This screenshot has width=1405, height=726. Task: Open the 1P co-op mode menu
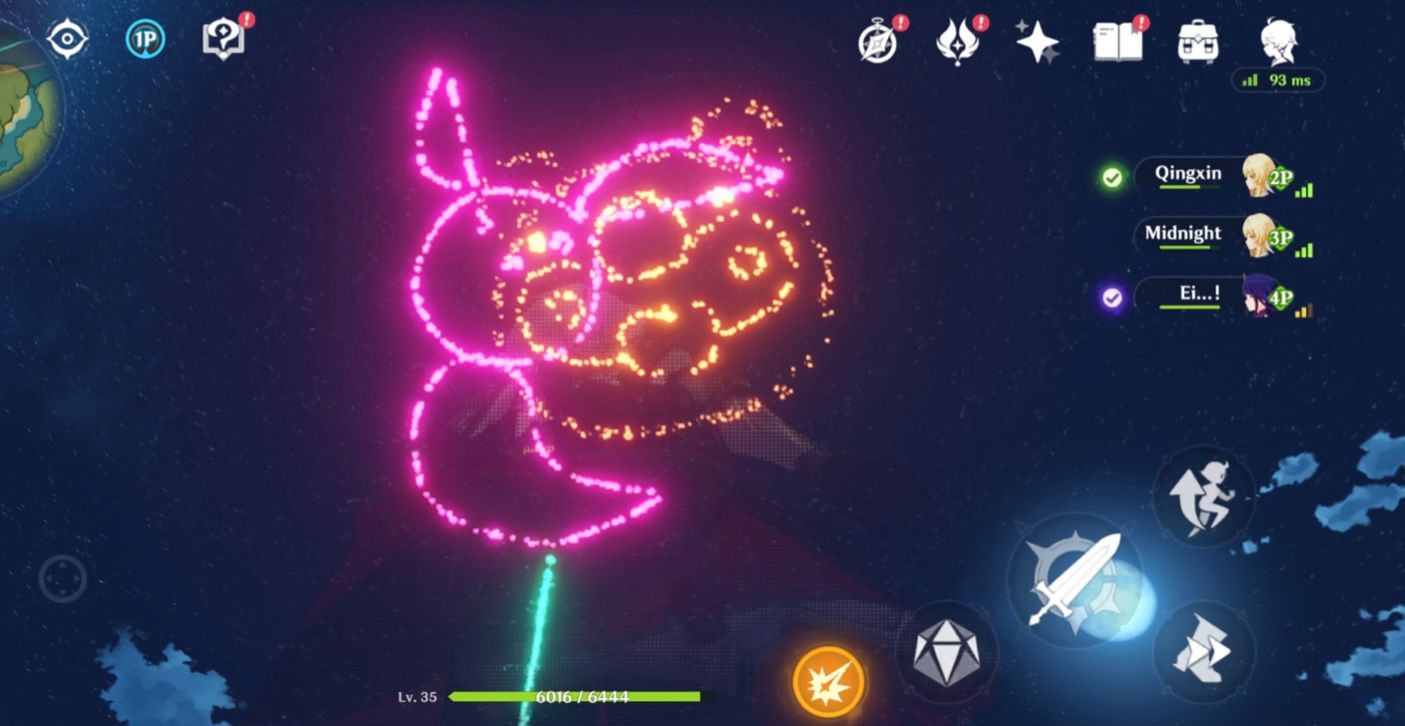pos(145,39)
